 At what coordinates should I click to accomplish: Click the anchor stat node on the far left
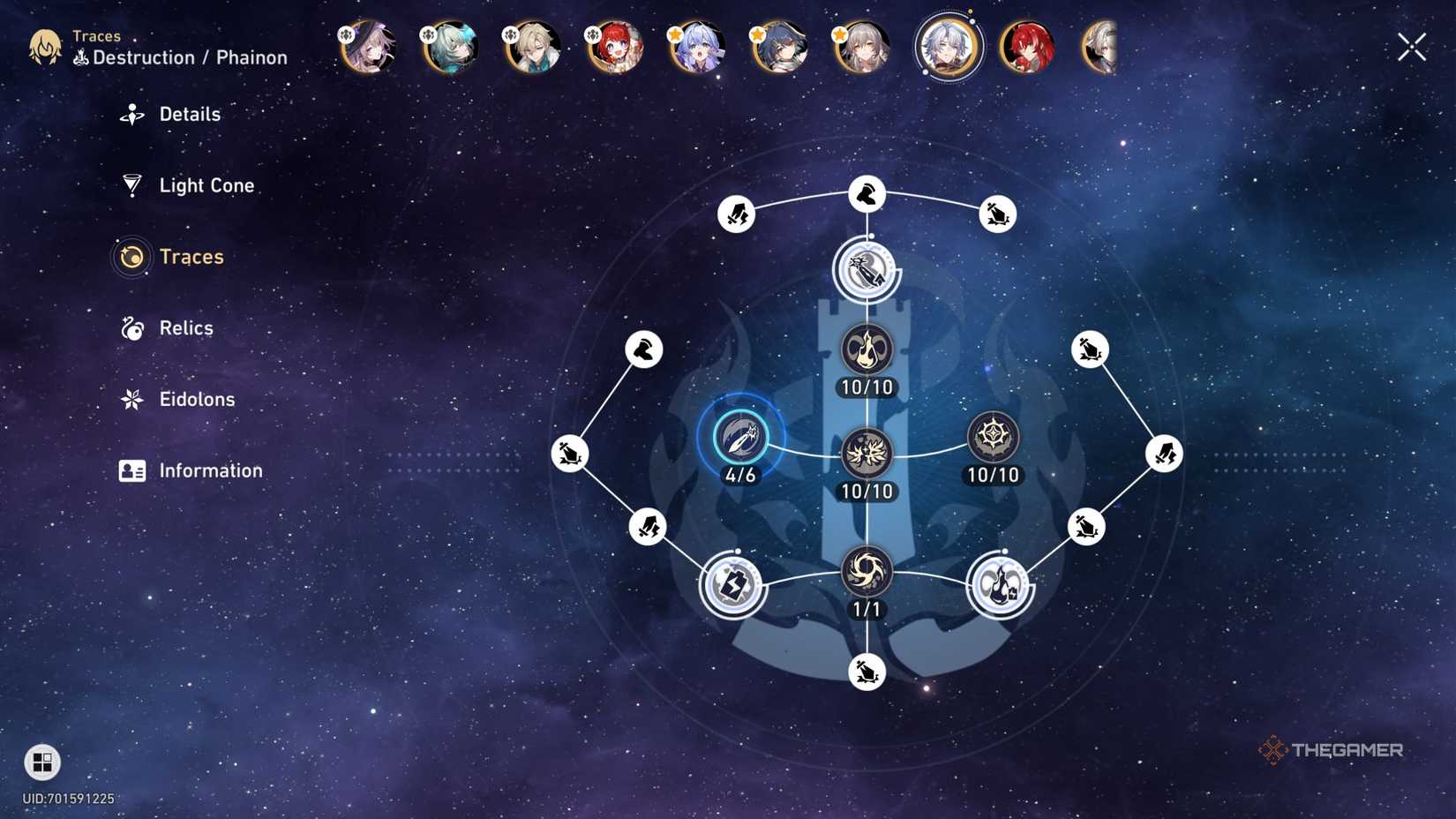569,453
